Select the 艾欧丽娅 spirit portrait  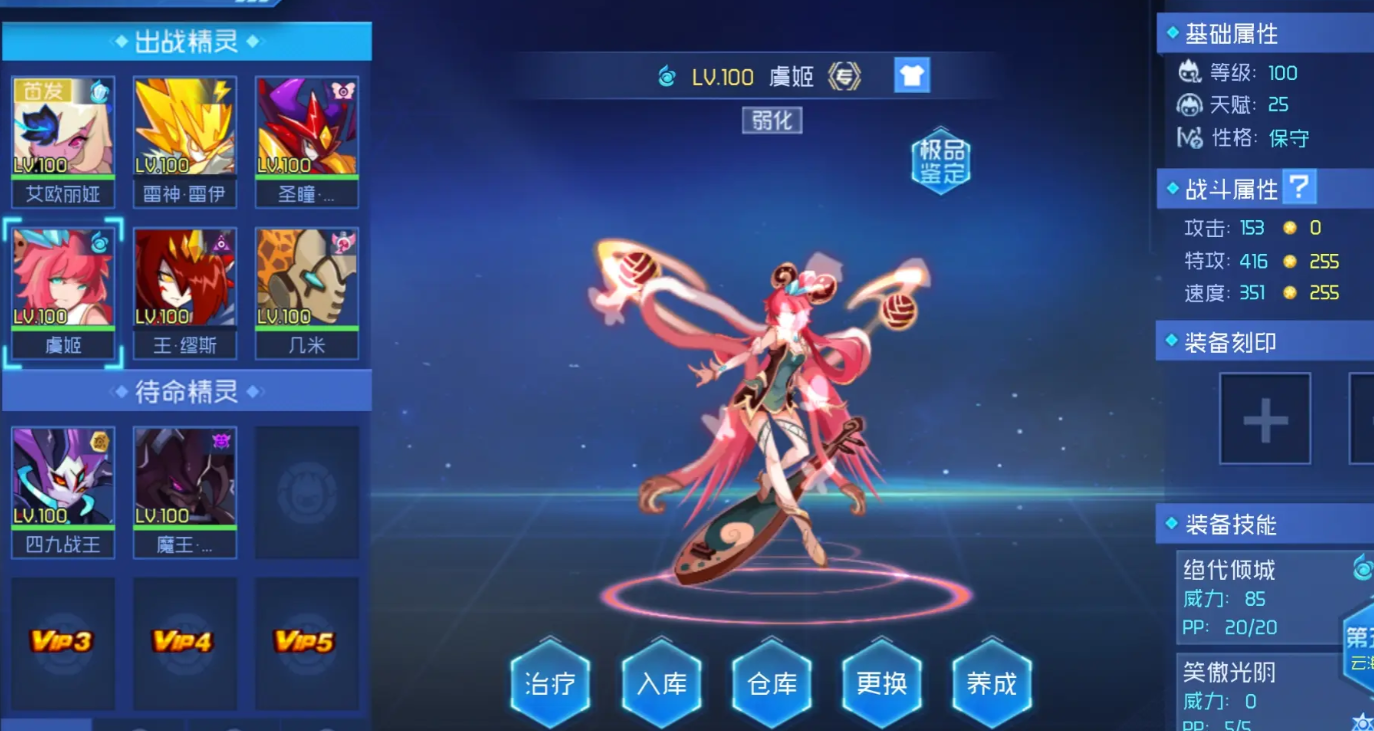63,128
